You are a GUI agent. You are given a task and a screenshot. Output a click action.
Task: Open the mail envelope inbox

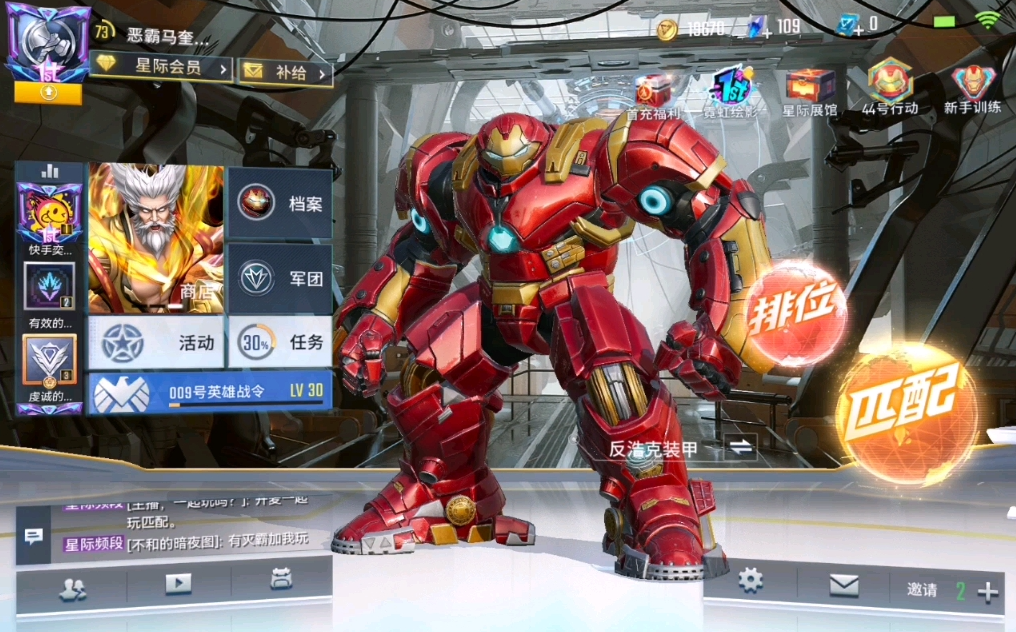pos(843,583)
